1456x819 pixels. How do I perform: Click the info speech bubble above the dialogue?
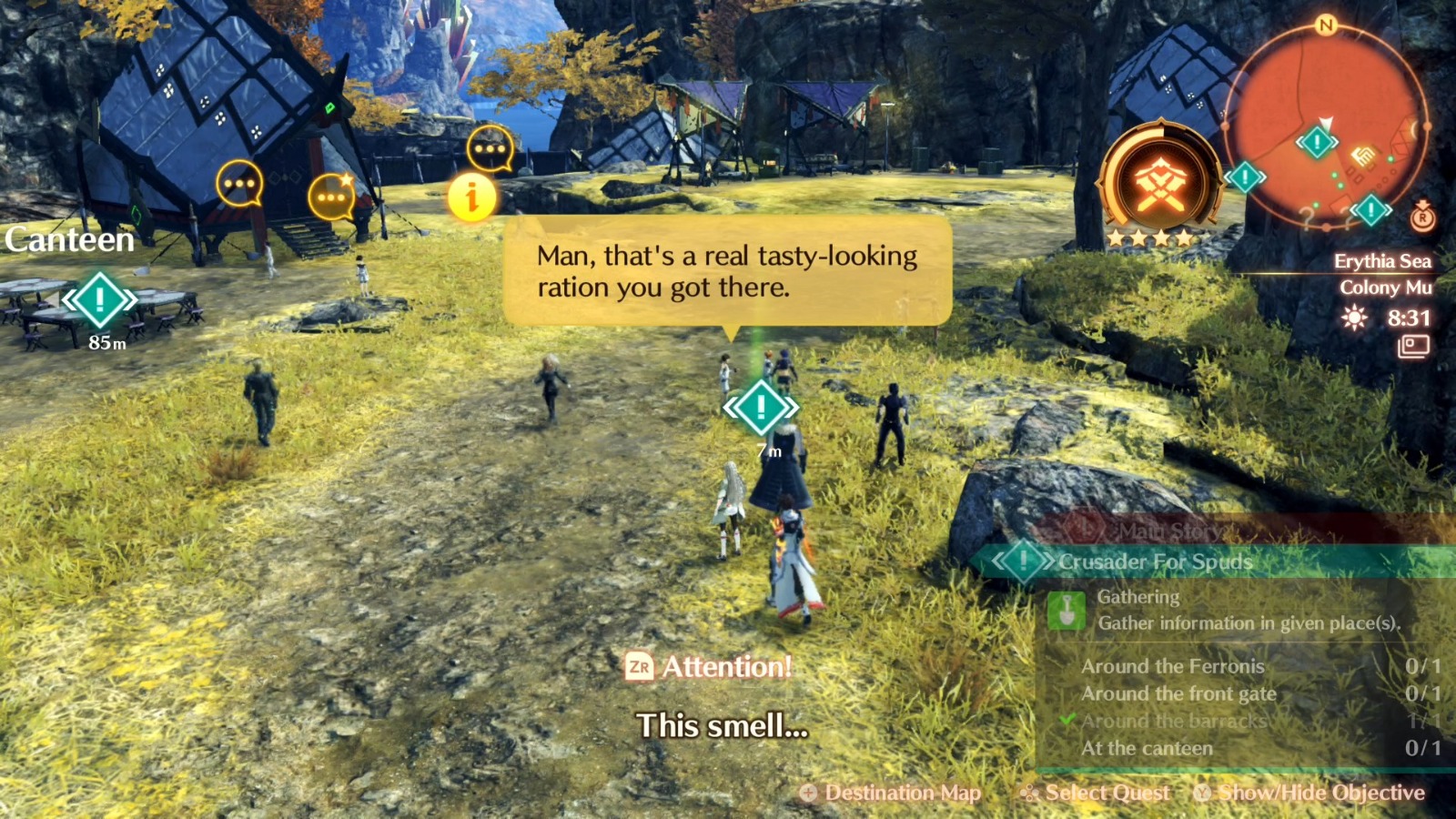(x=472, y=195)
